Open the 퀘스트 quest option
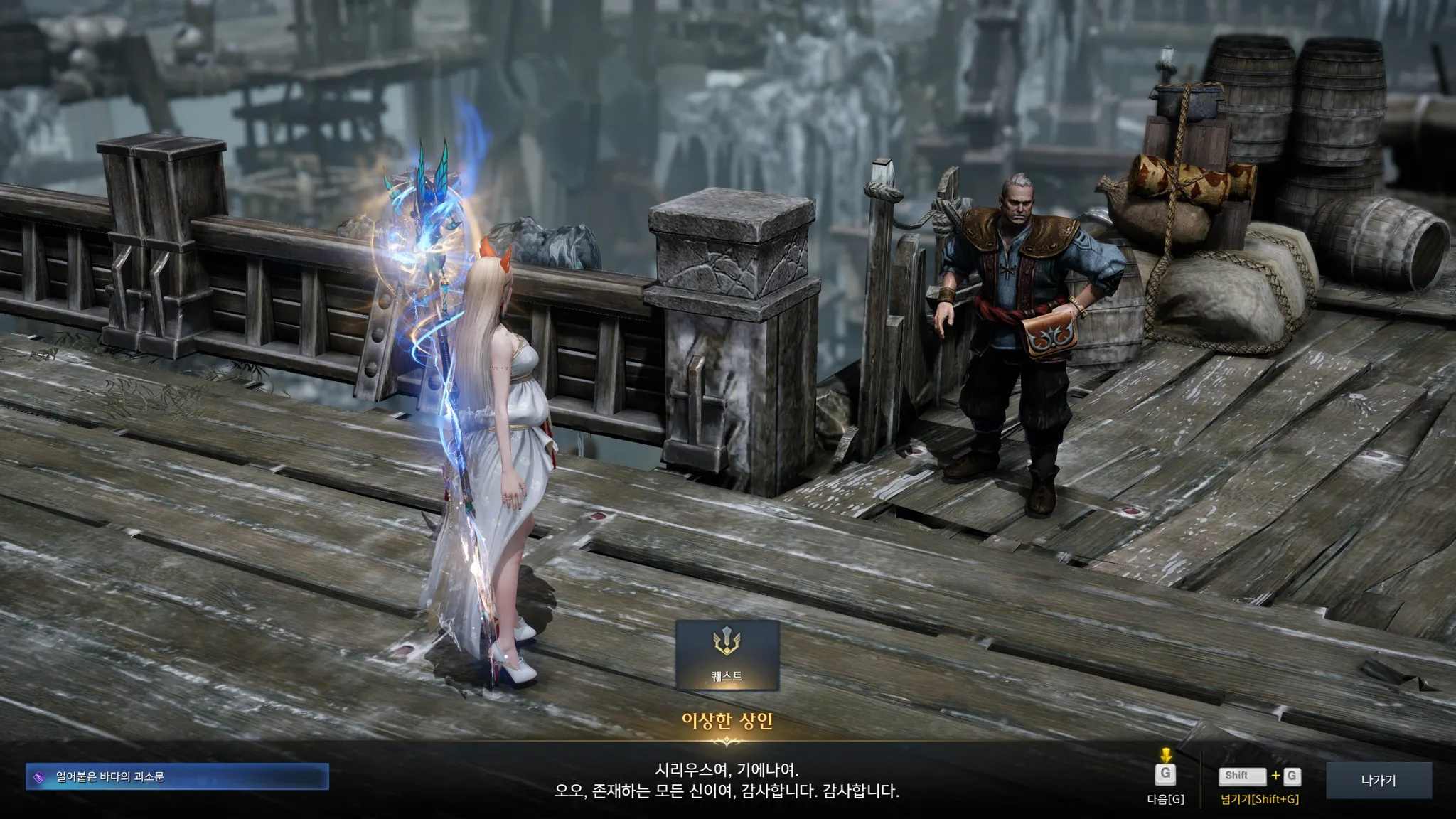 tap(727, 655)
